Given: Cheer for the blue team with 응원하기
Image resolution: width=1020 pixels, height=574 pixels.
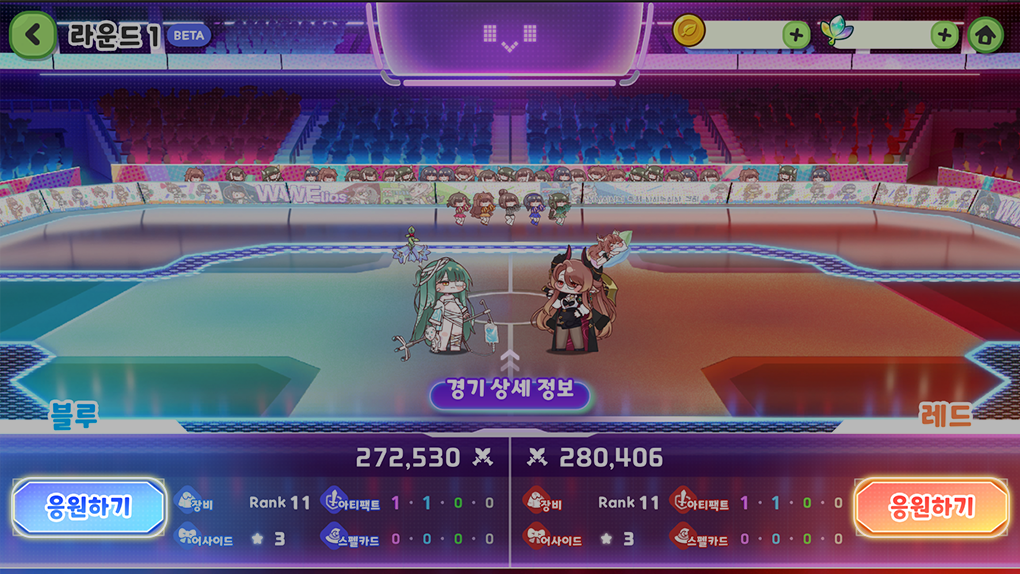Looking at the screenshot, I should click(x=88, y=507).
